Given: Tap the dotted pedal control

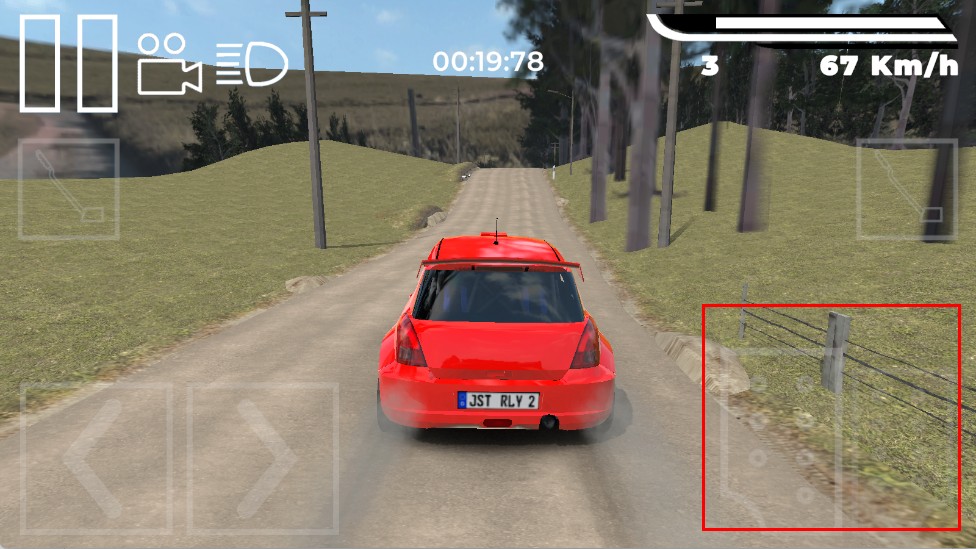Looking at the screenshot, I should tap(781, 438).
